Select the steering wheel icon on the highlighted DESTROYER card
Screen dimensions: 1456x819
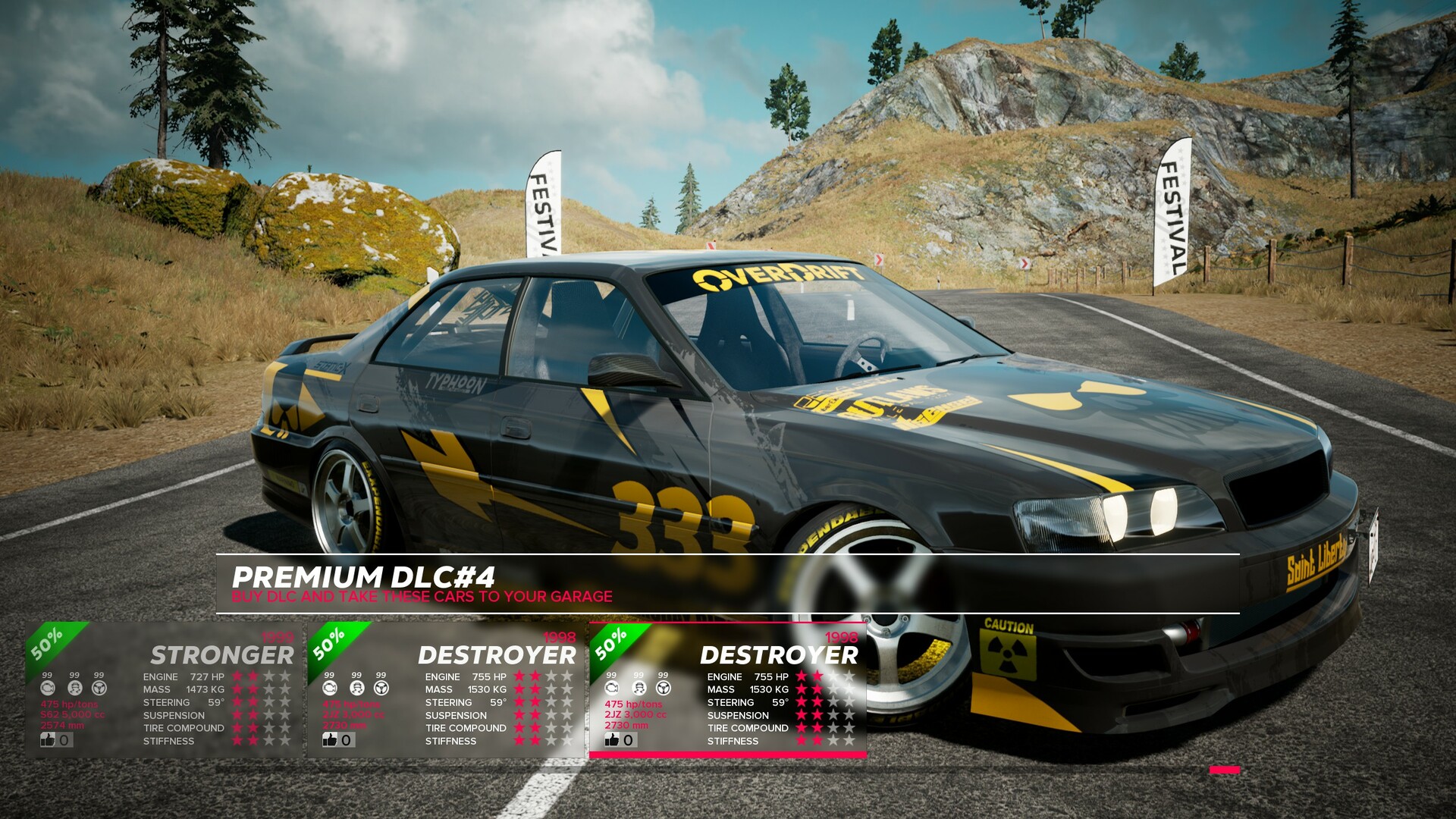coord(664,688)
